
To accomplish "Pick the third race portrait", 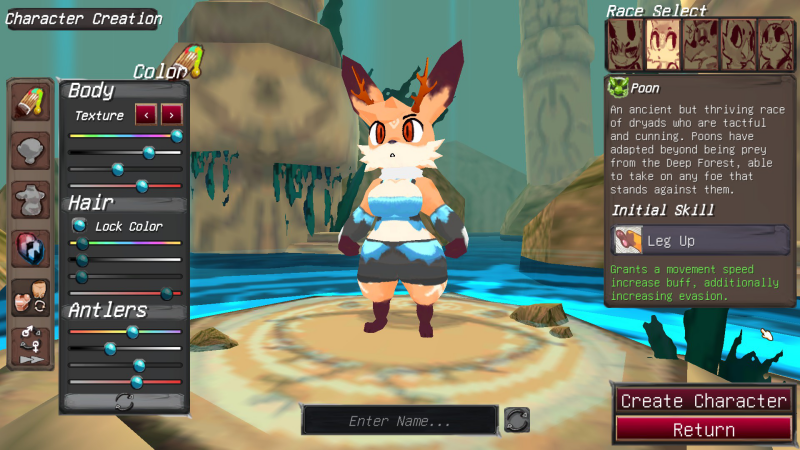I will pos(700,45).
